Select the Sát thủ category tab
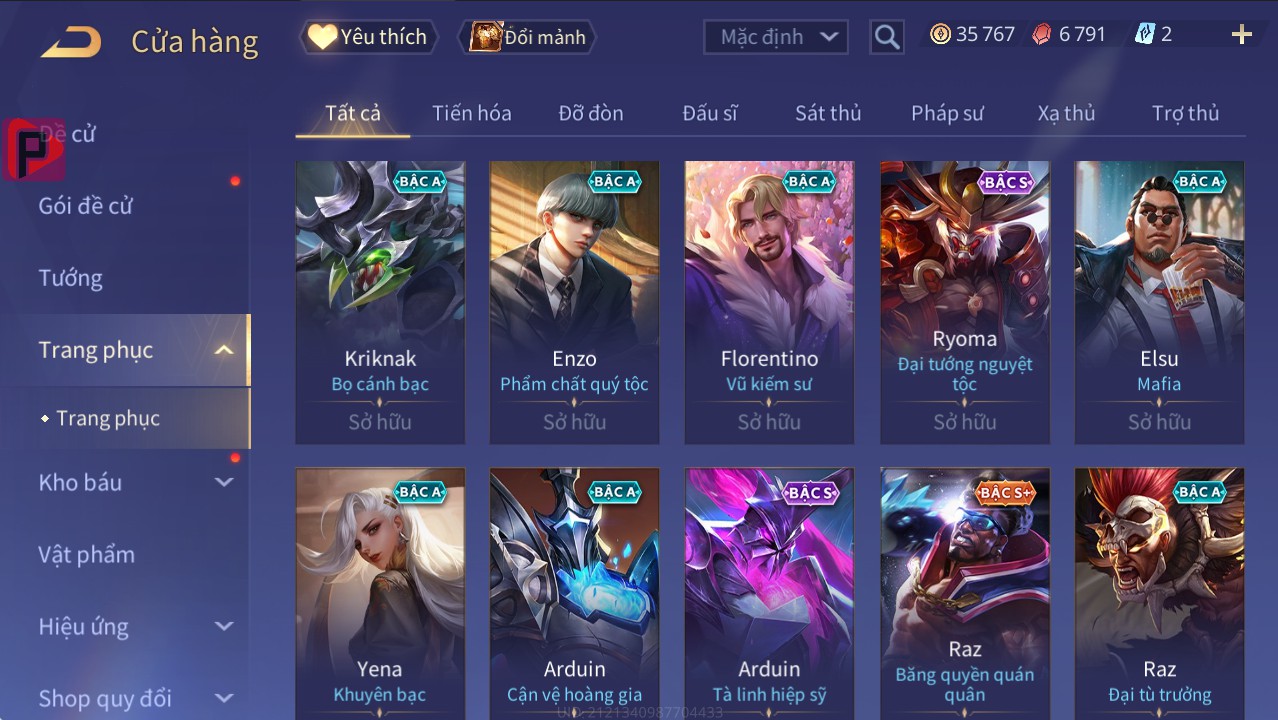This screenshot has height=720, width=1278. (x=827, y=113)
